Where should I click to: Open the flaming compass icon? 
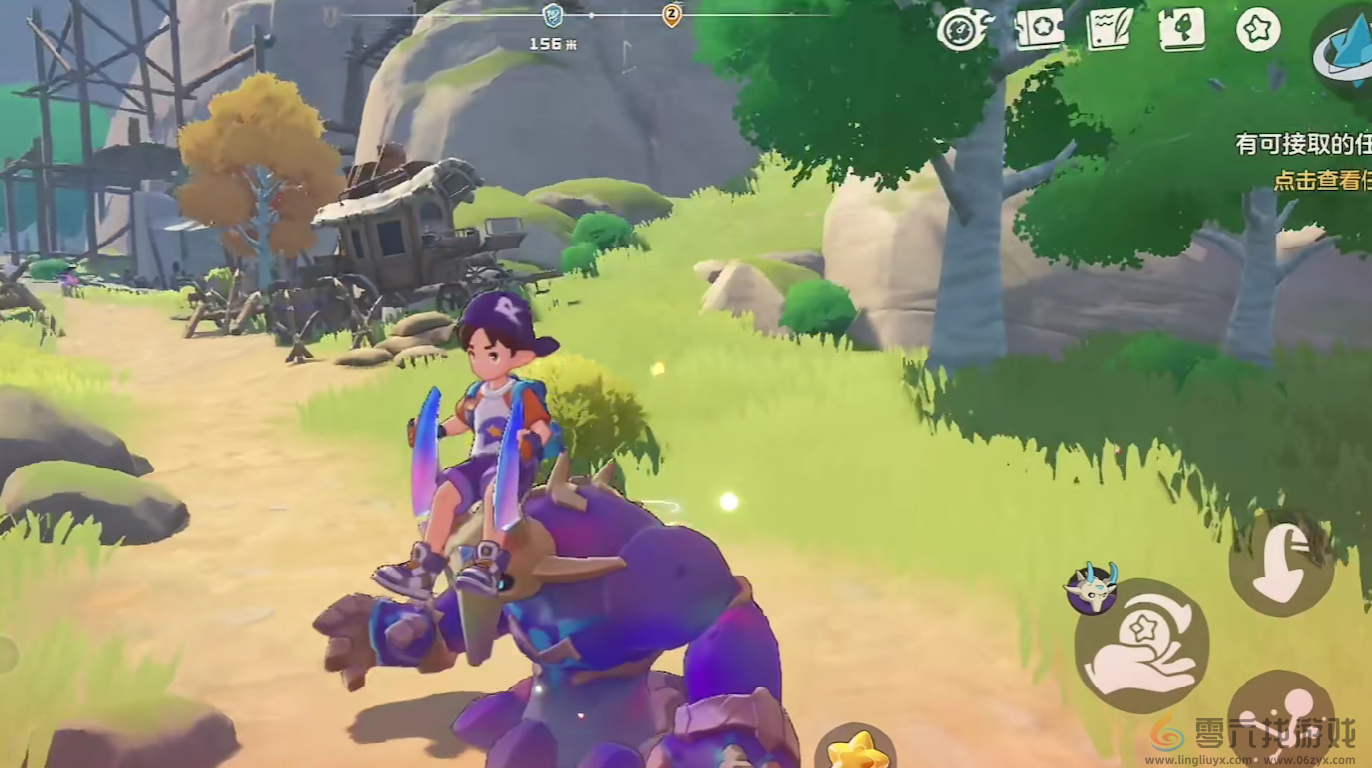(964, 29)
